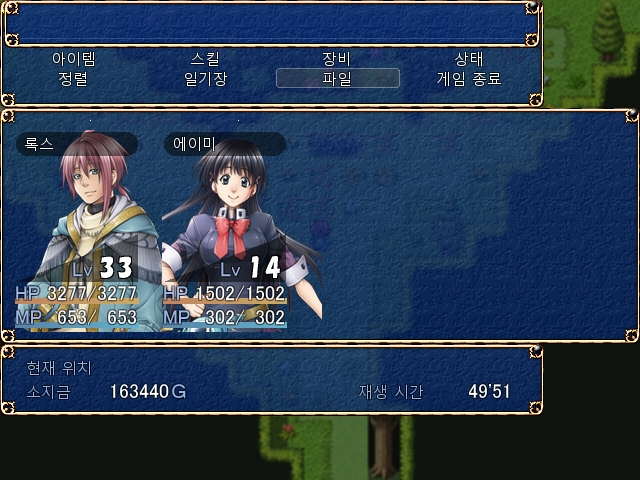Image resolution: width=640 pixels, height=480 pixels.
Task: Select the 정렬 (Formation) menu entry
Action: coord(74,78)
